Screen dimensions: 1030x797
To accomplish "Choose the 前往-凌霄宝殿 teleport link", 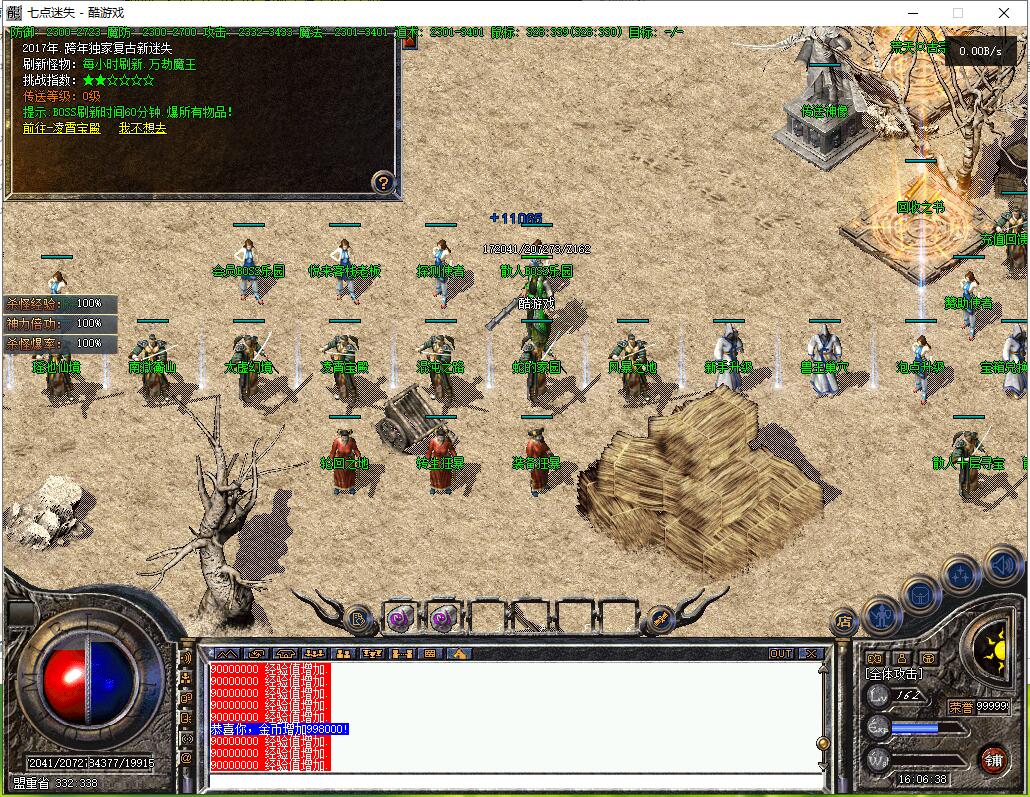I will 62,128.
